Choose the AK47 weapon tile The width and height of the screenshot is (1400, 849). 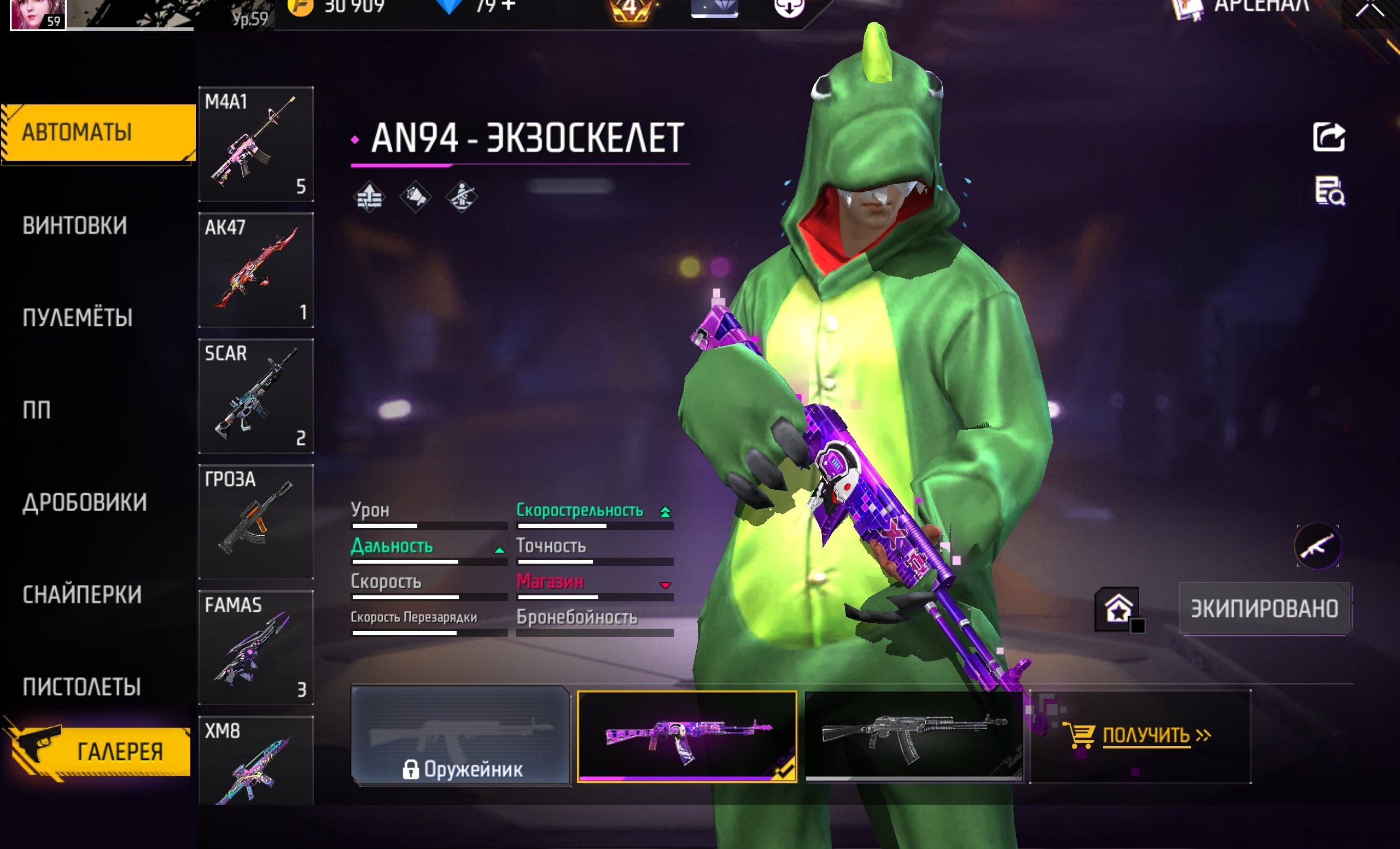tap(256, 270)
